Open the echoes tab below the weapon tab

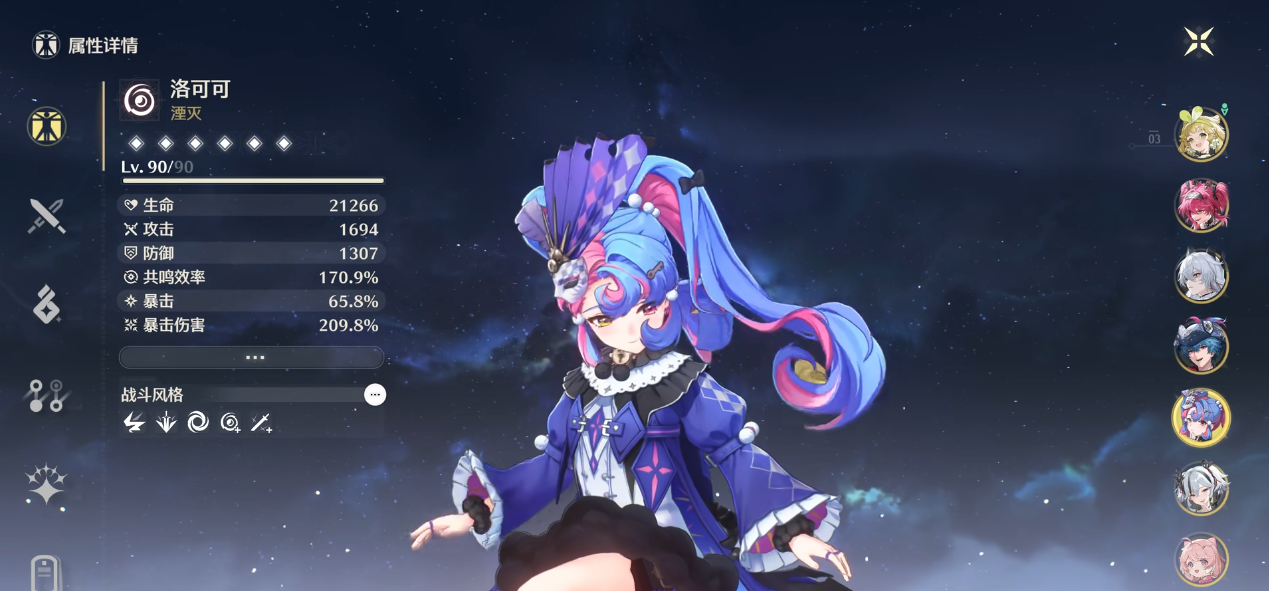click(46, 305)
